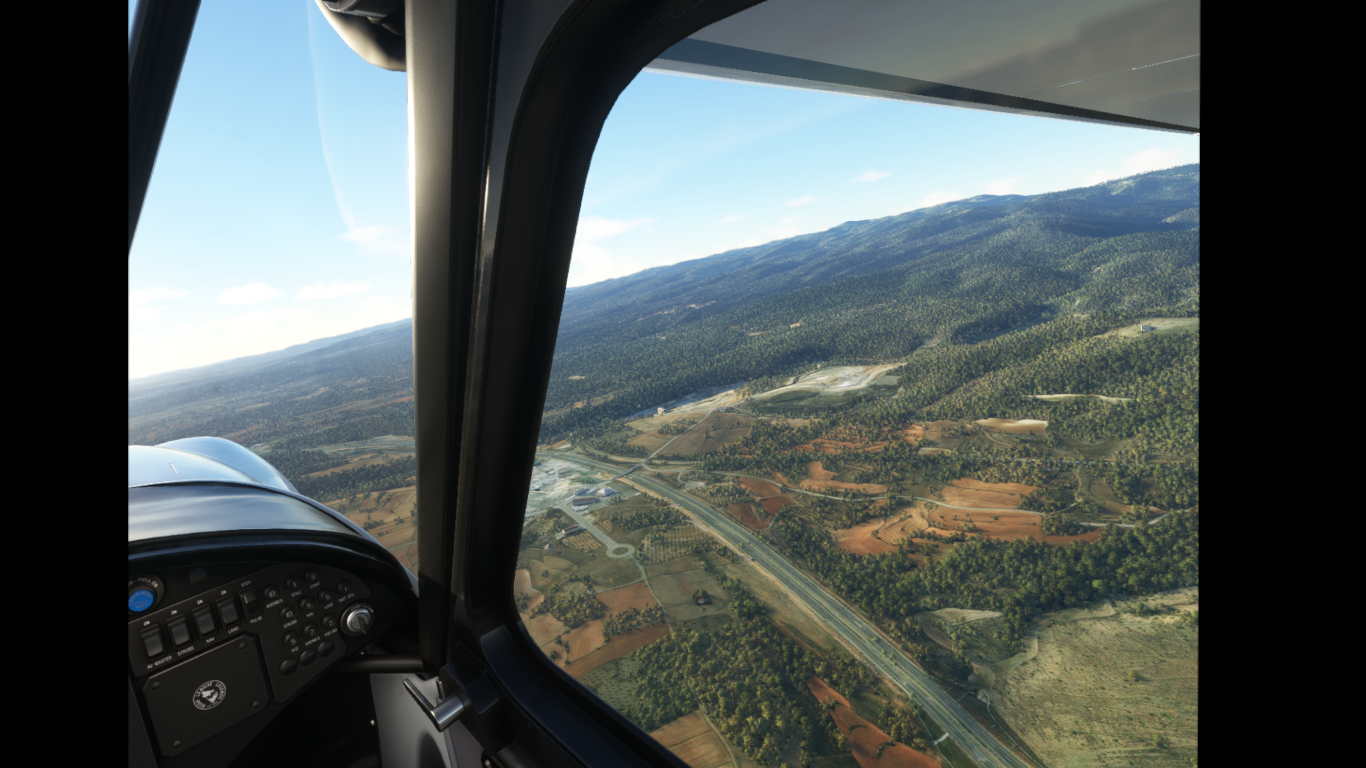
Task: Toggle the PULSE light switch
Action: tap(249, 600)
